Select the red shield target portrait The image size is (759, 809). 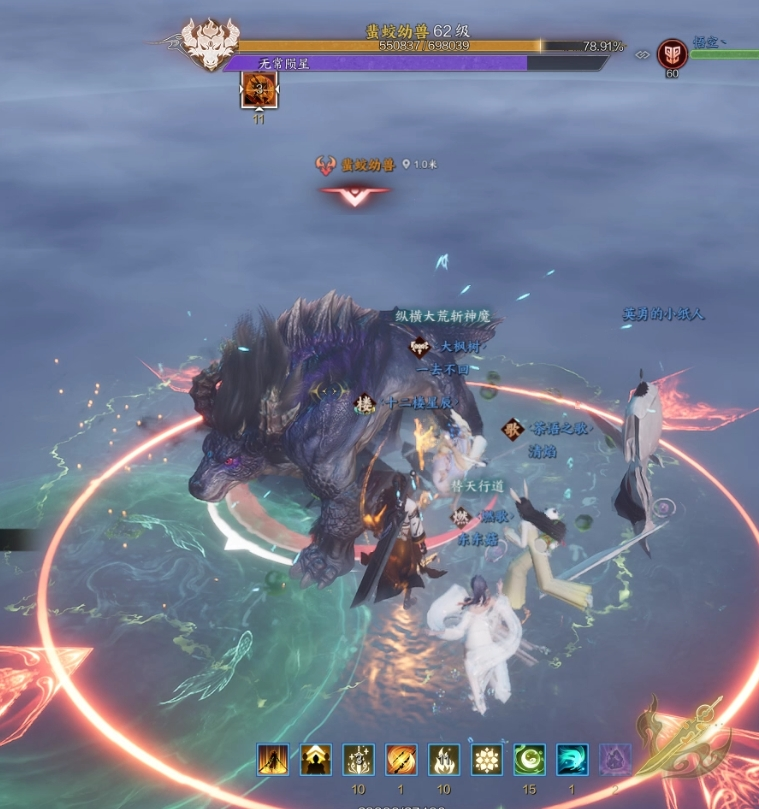(x=672, y=54)
